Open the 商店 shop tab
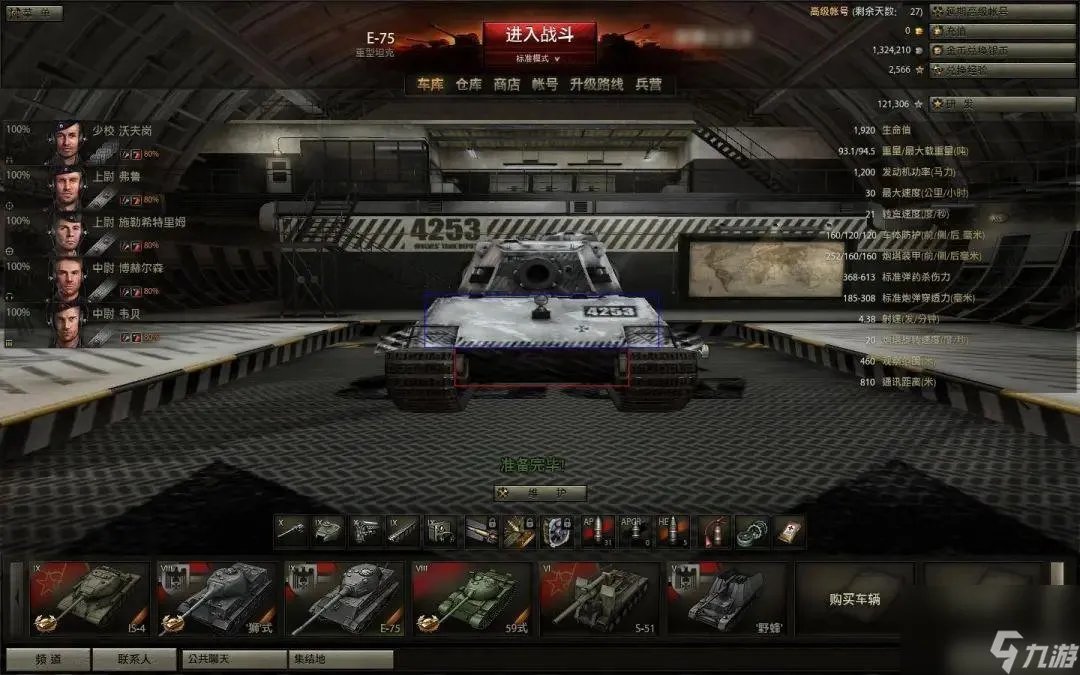Screen dimensions: 1080x675 (507, 84)
